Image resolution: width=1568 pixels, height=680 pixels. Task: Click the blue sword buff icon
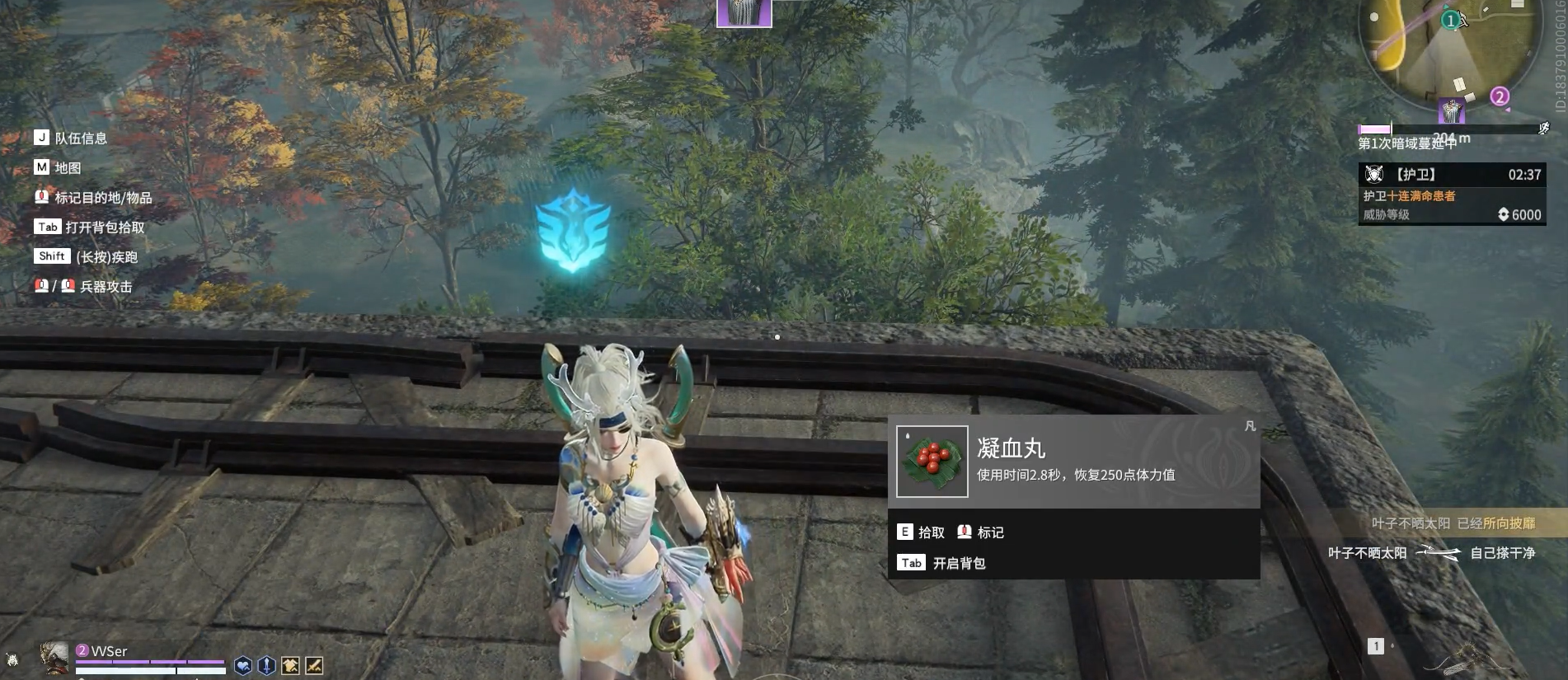click(x=266, y=666)
